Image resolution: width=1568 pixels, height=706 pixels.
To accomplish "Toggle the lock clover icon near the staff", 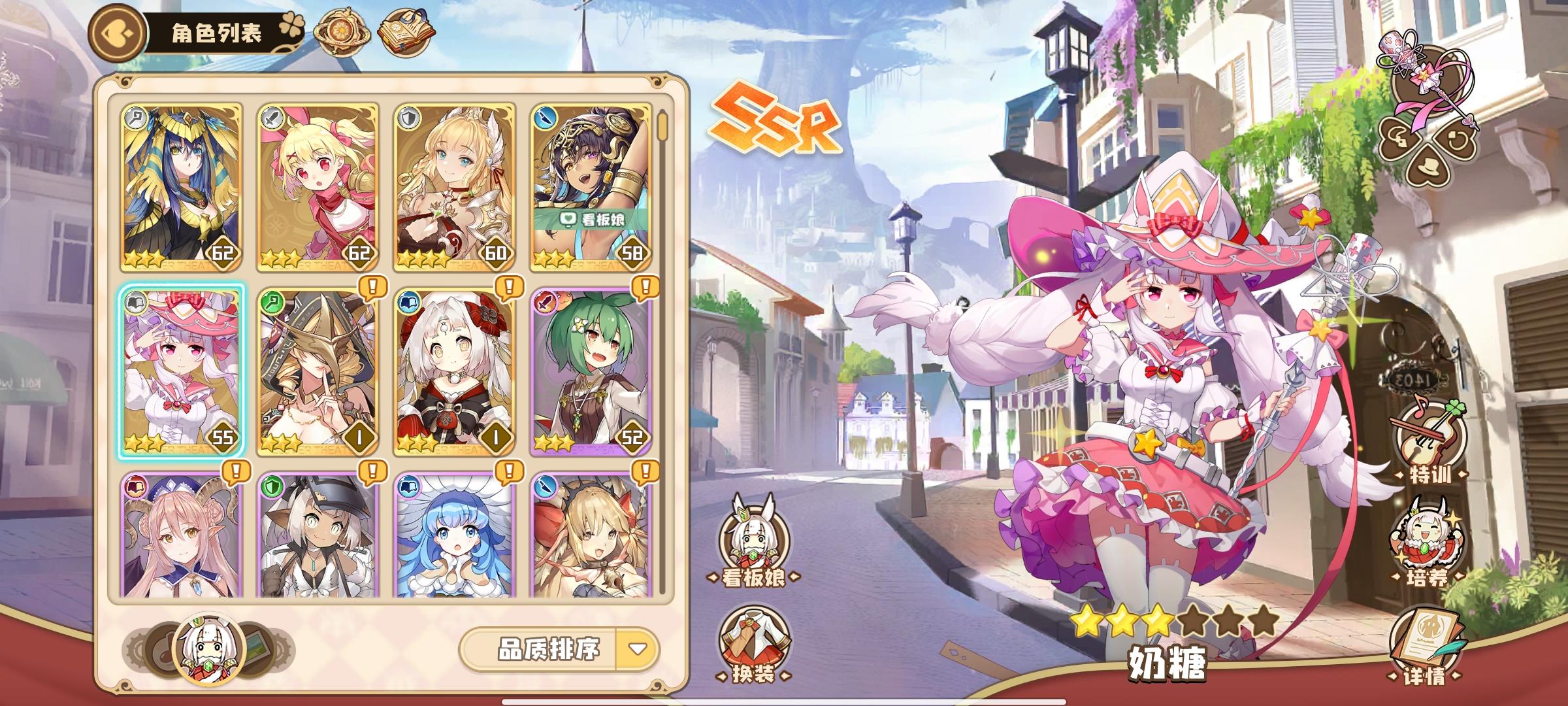I will [x=1399, y=137].
